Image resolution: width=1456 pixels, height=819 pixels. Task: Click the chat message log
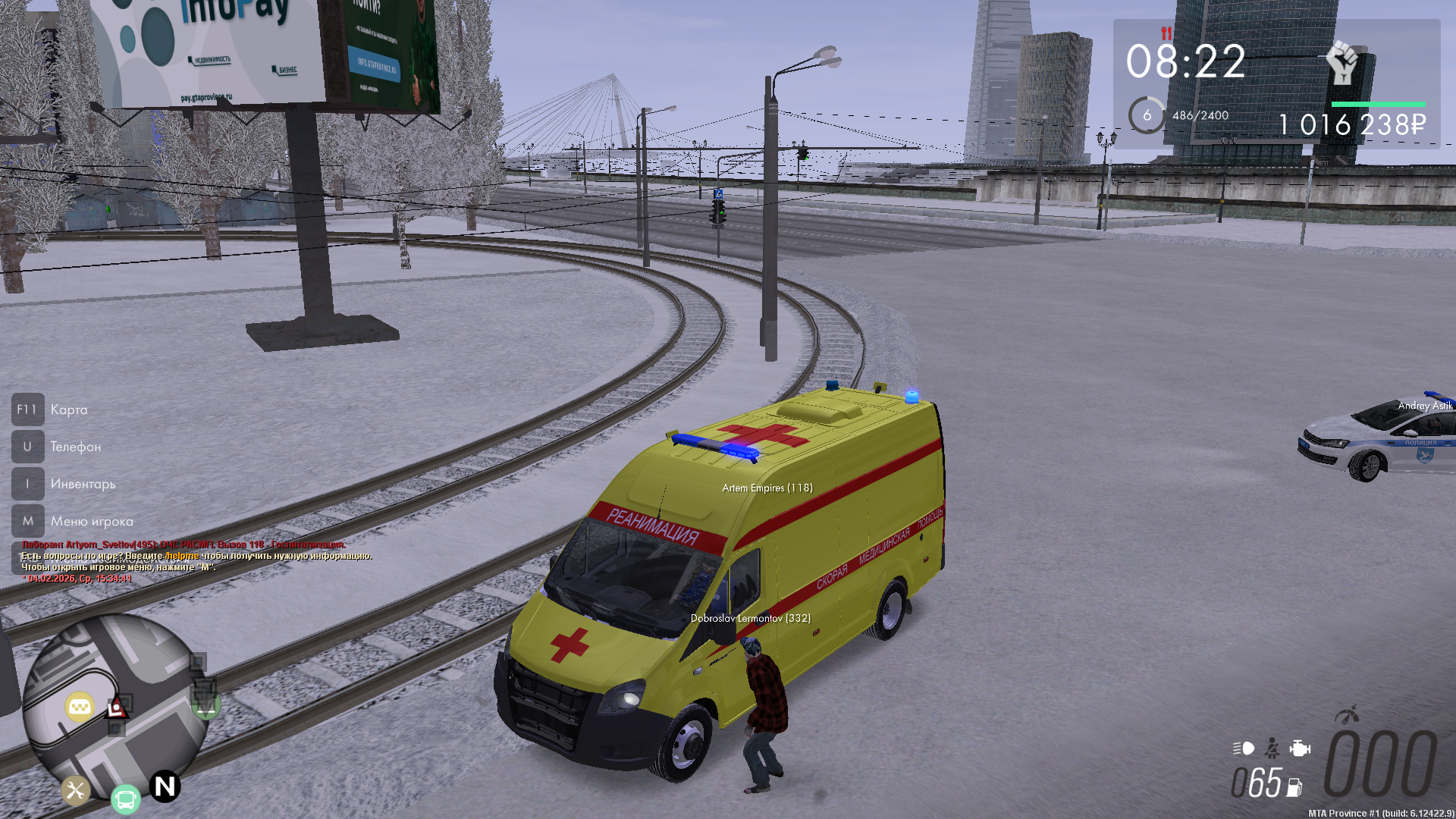[x=197, y=561]
